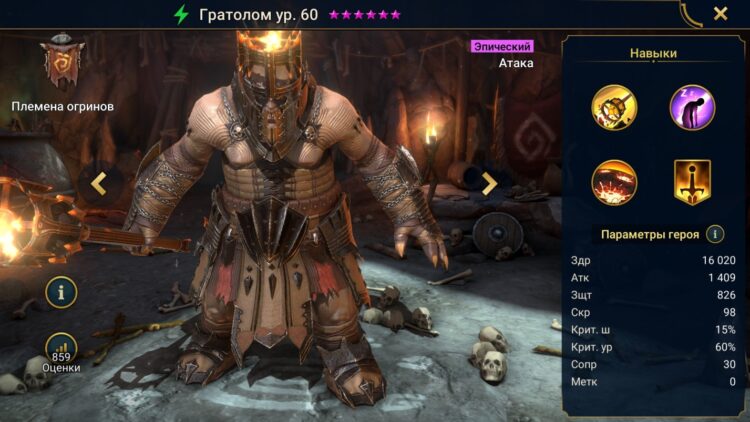Image resolution: width=750 pixels, height=422 pixels.
Task: Click the Племена огринов faction banner
Action: (62, 66)
